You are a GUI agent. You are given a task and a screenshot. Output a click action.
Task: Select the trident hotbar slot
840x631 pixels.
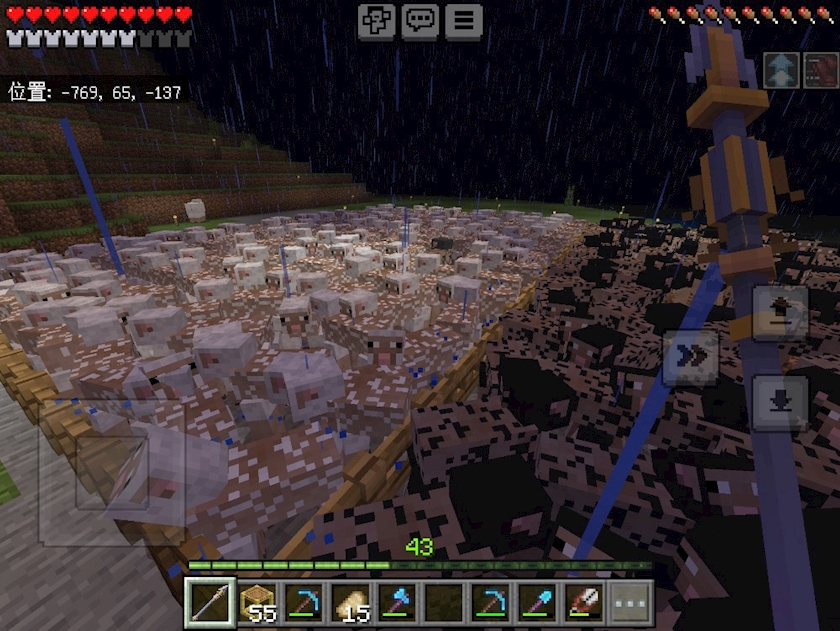click(x=211, y=603)
